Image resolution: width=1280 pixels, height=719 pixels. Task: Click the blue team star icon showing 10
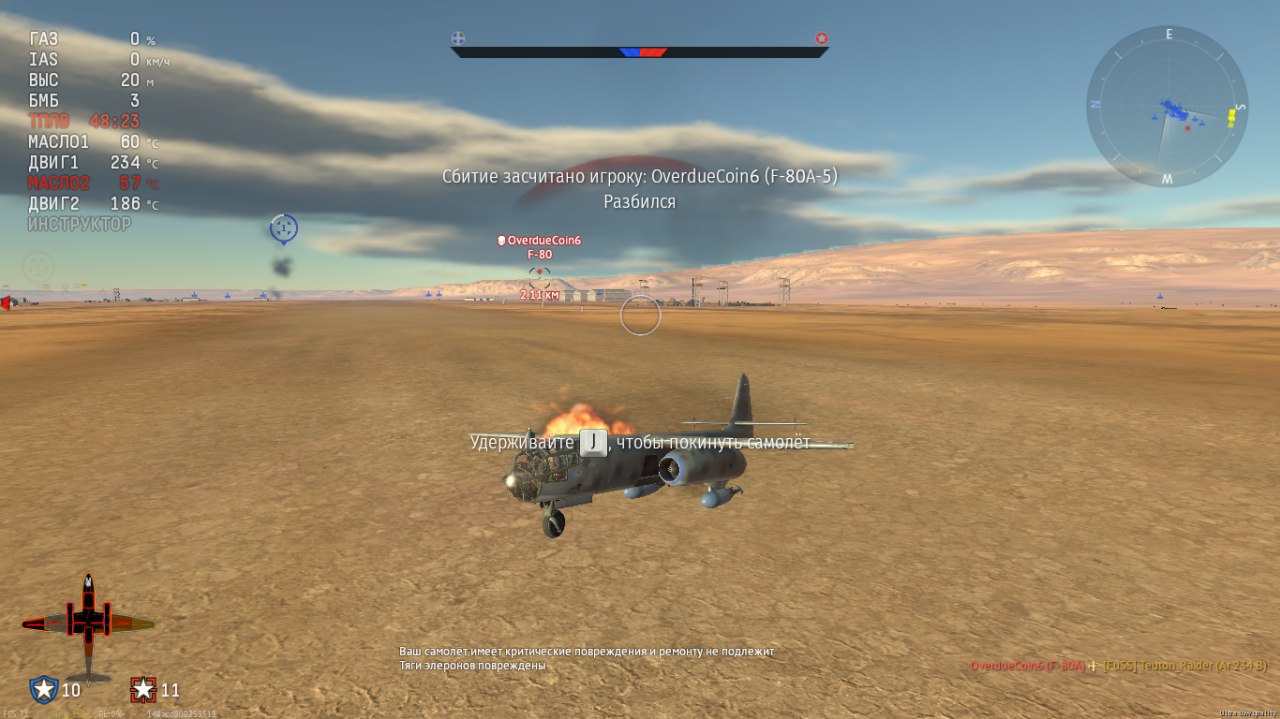click(x=44, y=689)
